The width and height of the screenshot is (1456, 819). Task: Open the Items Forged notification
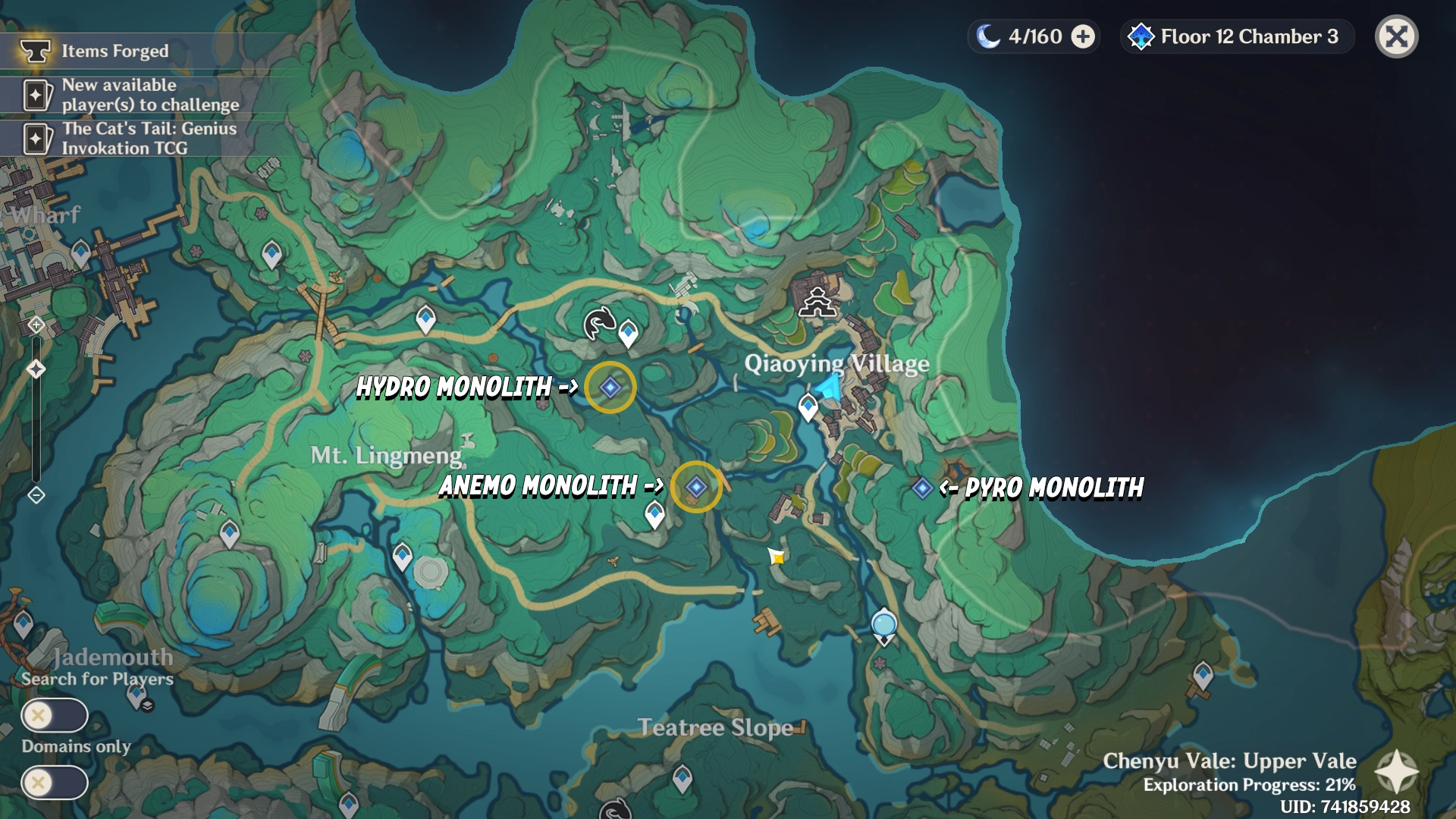click(x=114, y=51)
